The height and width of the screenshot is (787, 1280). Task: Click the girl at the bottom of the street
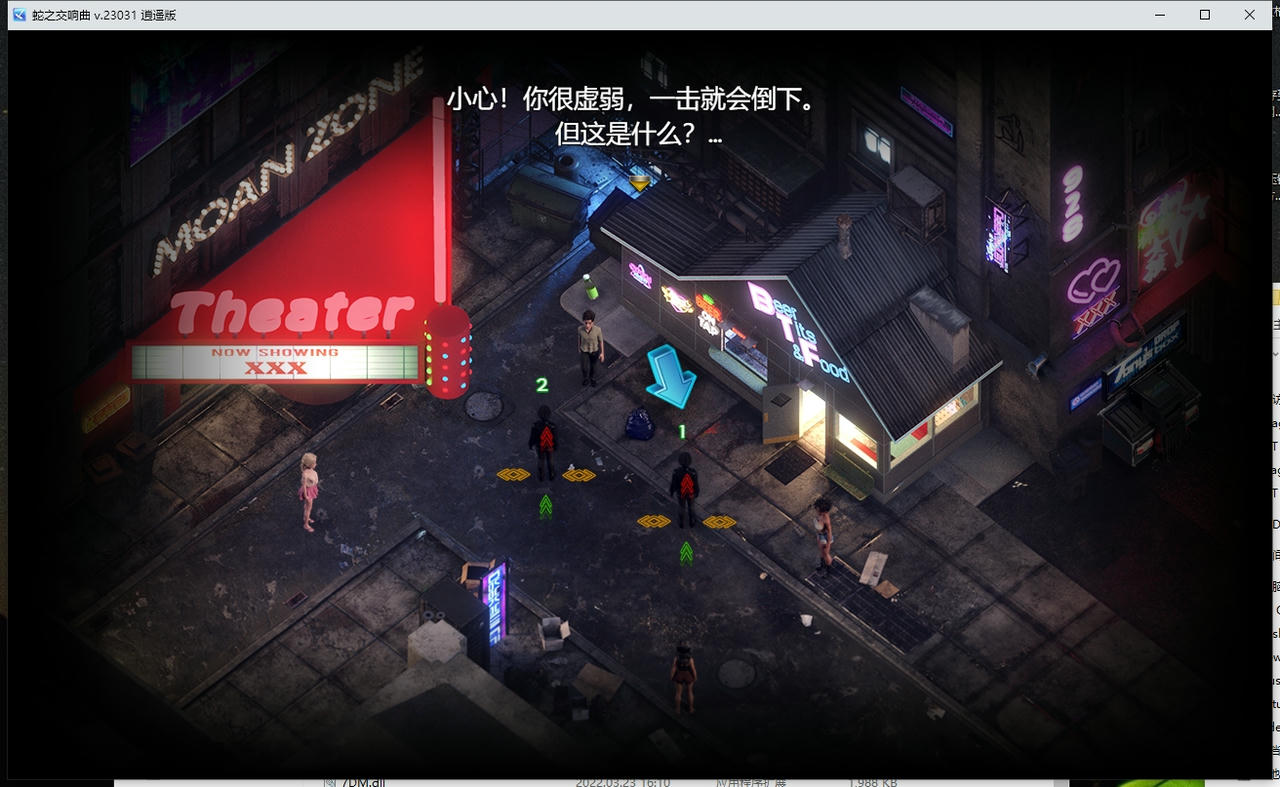(682, 680)
